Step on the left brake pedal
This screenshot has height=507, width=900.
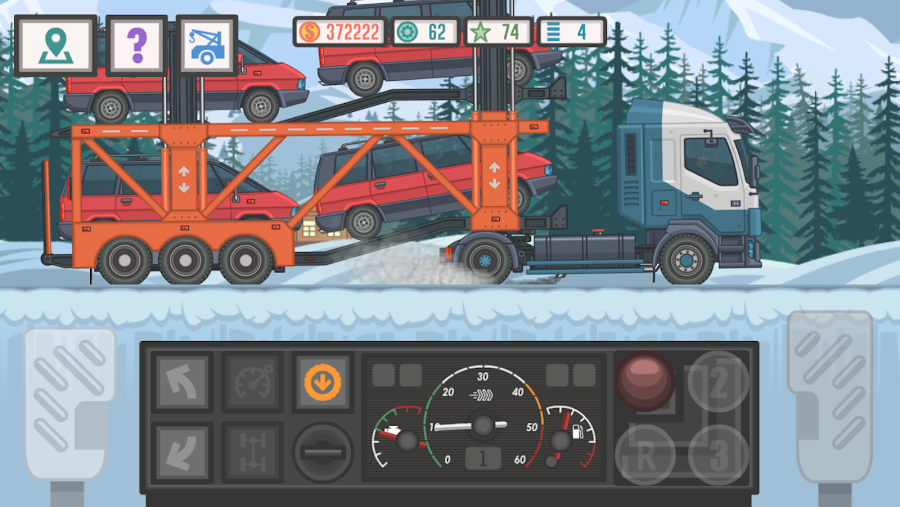coord(69,400)
